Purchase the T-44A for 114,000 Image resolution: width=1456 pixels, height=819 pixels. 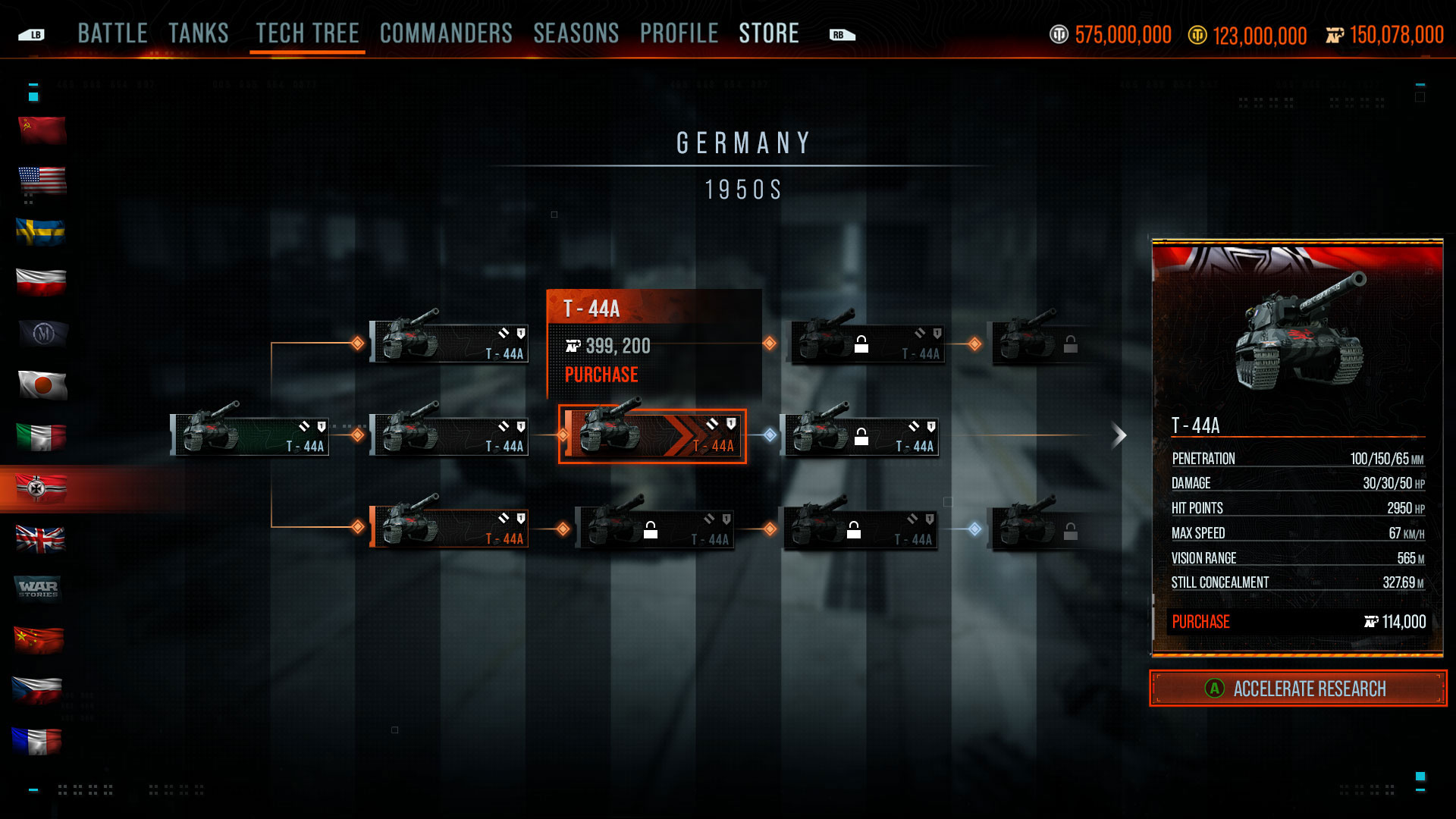click(x=1298, y=622)
